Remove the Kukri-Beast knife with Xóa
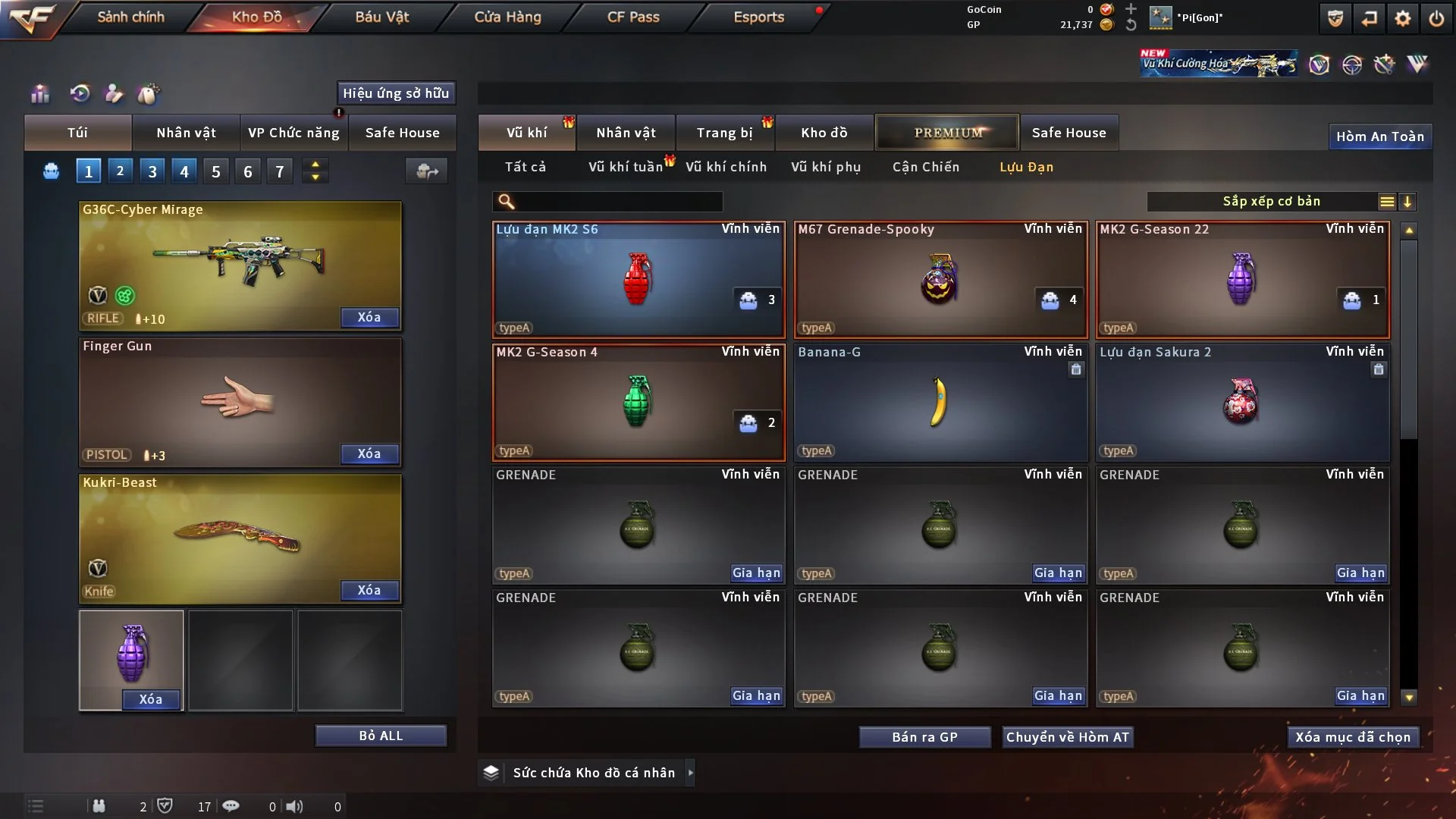 (x=369, y=590)
